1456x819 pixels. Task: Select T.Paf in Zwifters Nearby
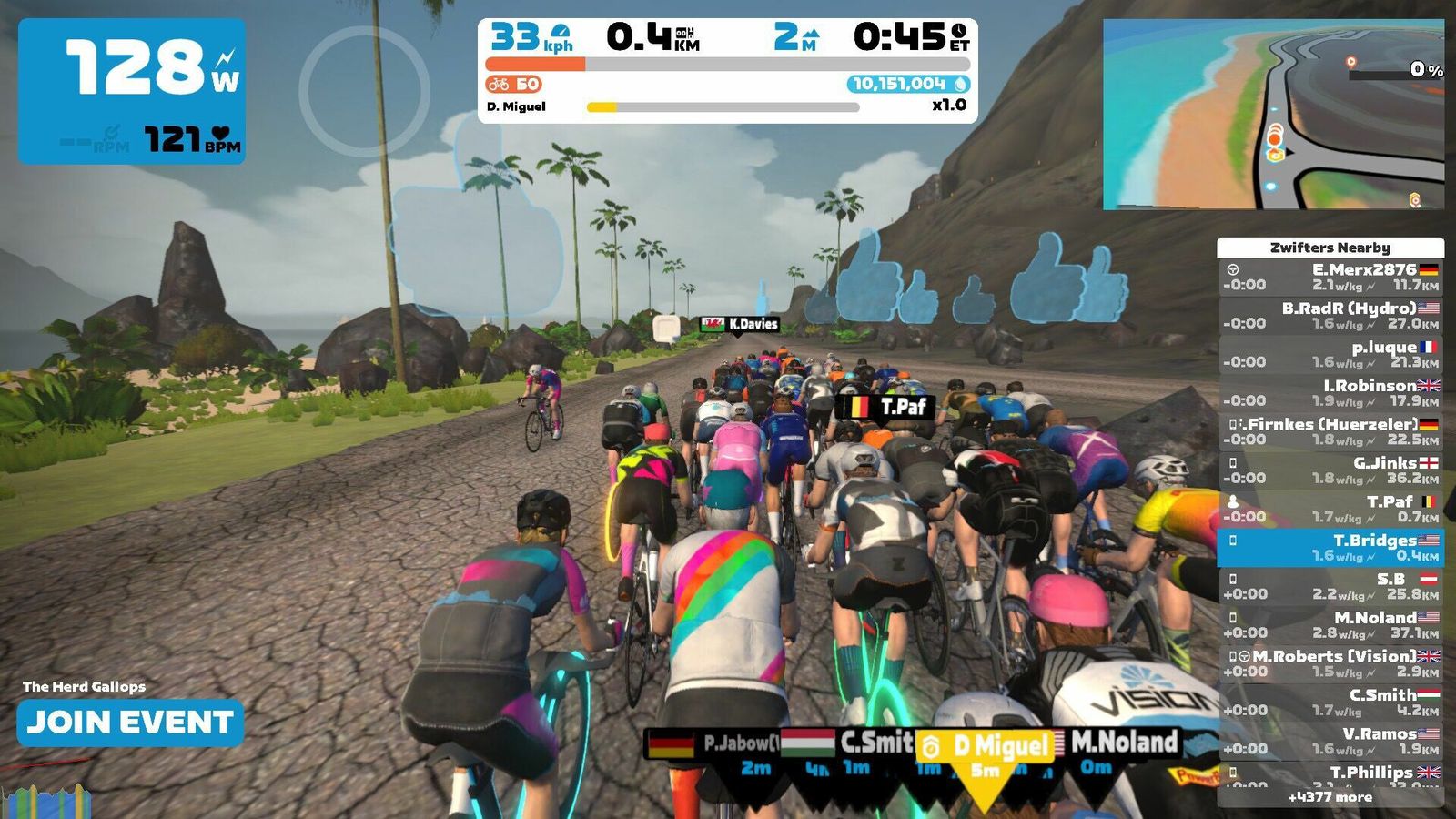pos(1330,509)
